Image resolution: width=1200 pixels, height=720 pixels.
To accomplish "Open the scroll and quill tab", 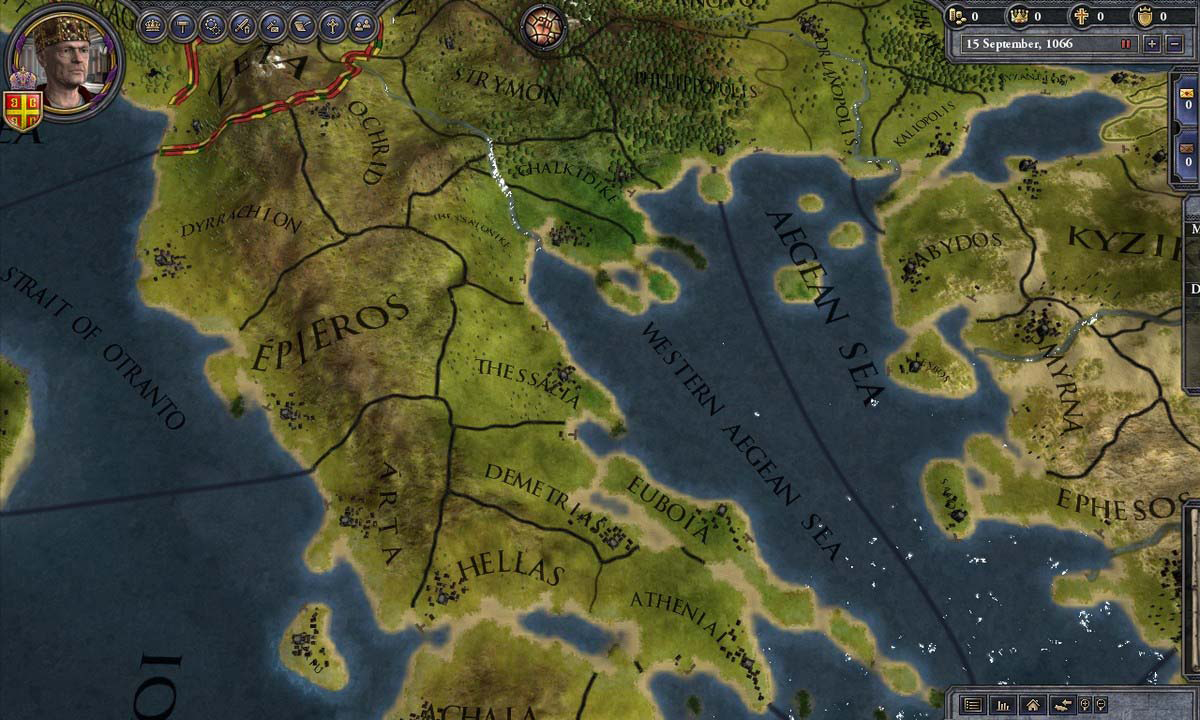I will (x=302, y=26).
